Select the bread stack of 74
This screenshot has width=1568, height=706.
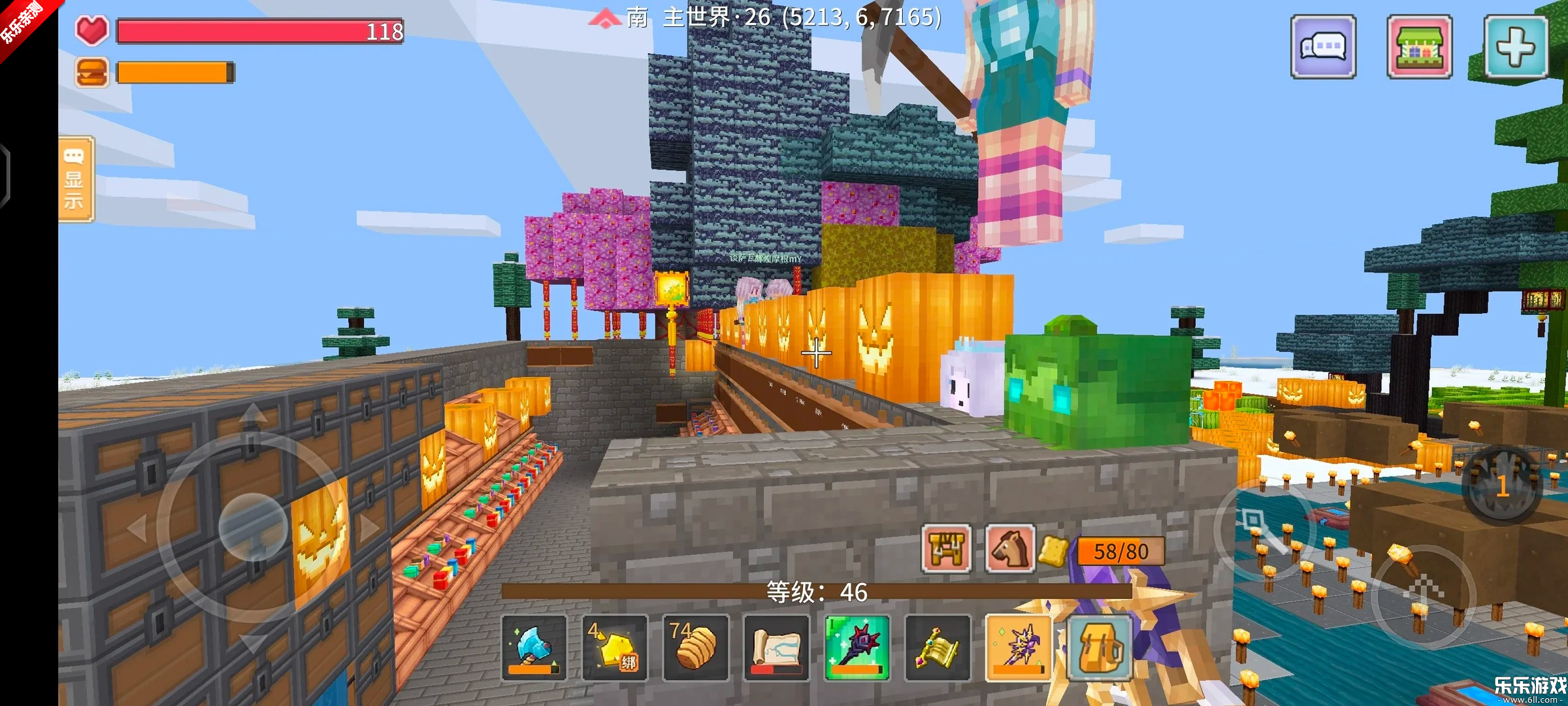pyautogui.click(x=695, y=647)
